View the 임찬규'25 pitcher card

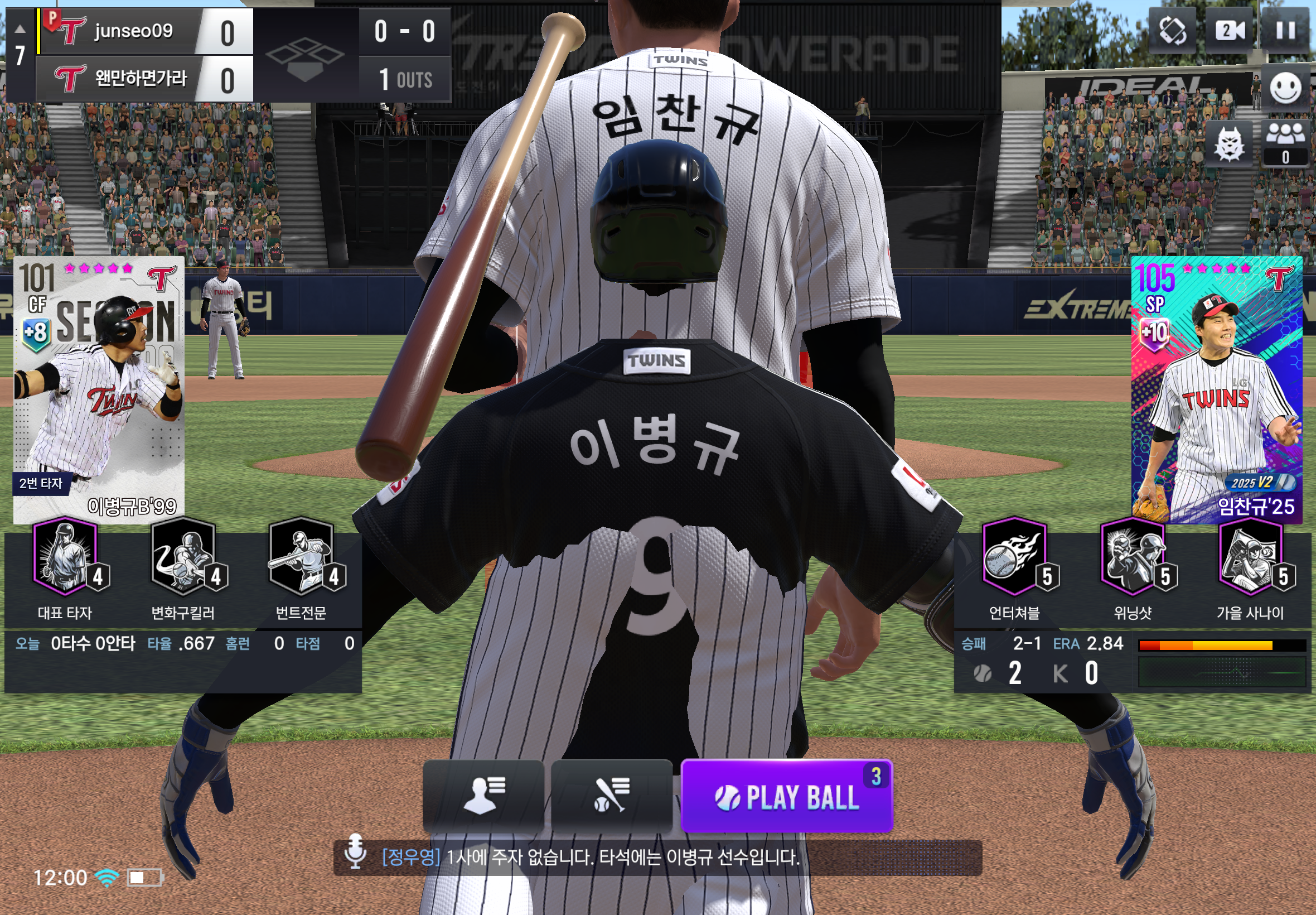pyautogui.click(x=1216, y=390)
